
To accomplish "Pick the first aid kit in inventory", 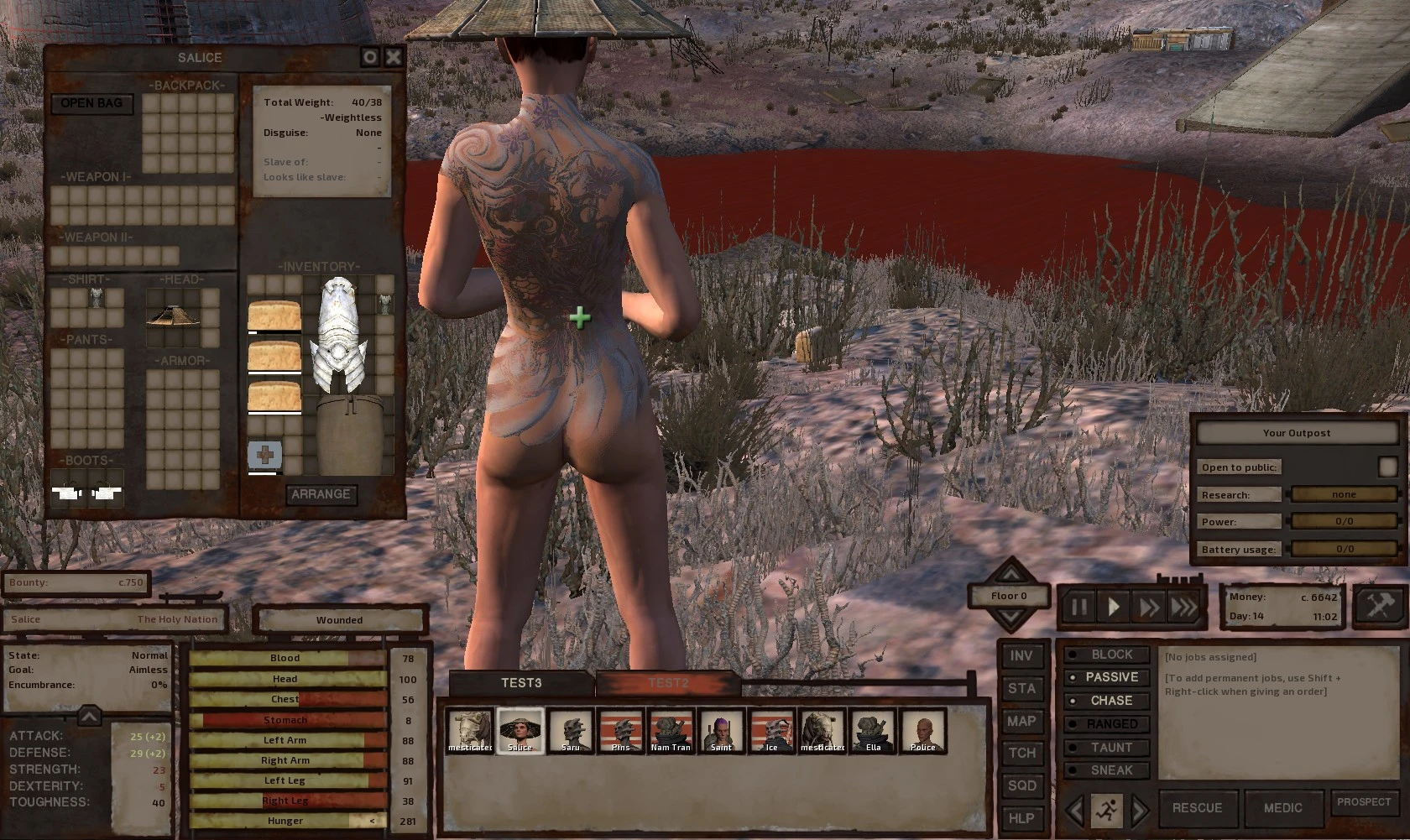I will (x=264, y=456).
